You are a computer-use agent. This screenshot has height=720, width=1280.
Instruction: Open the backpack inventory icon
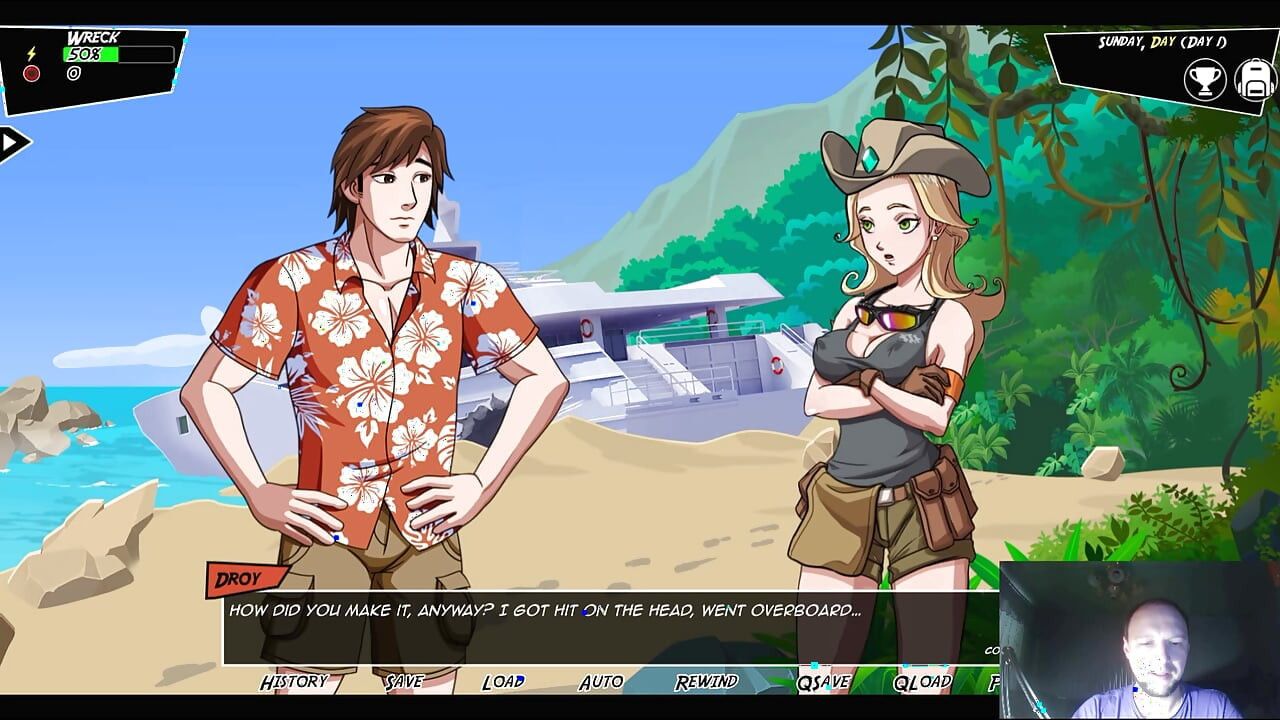click(x=1254, y=80)
